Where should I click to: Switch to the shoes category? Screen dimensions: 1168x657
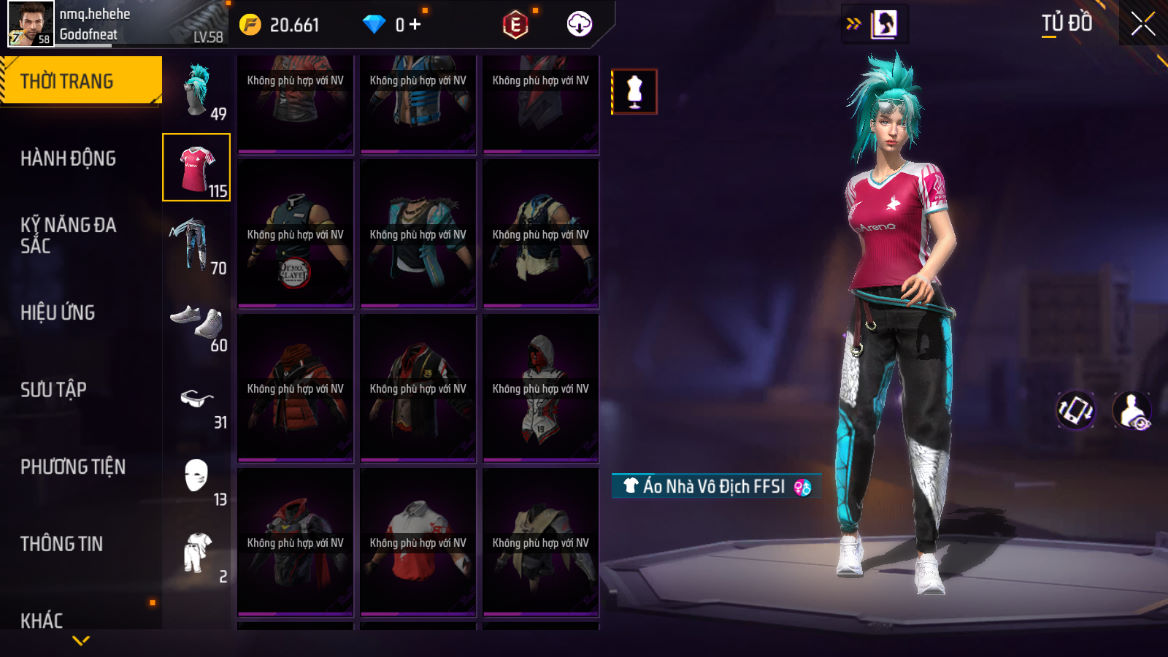[197, 322]
